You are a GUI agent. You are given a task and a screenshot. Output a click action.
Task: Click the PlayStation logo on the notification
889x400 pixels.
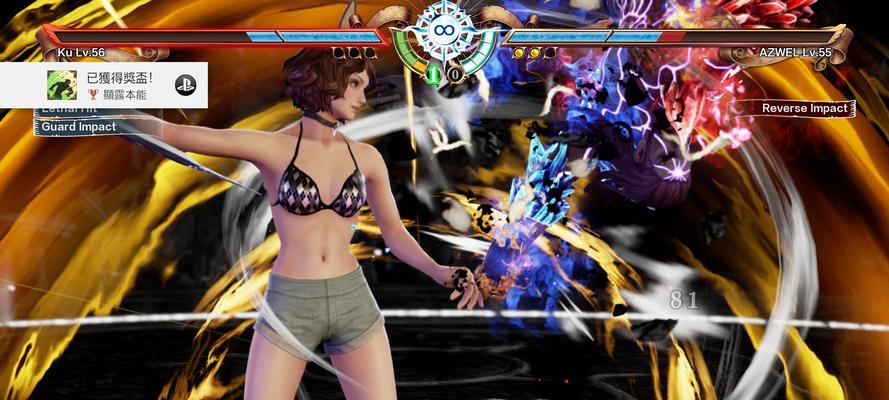tap(185, 85)
